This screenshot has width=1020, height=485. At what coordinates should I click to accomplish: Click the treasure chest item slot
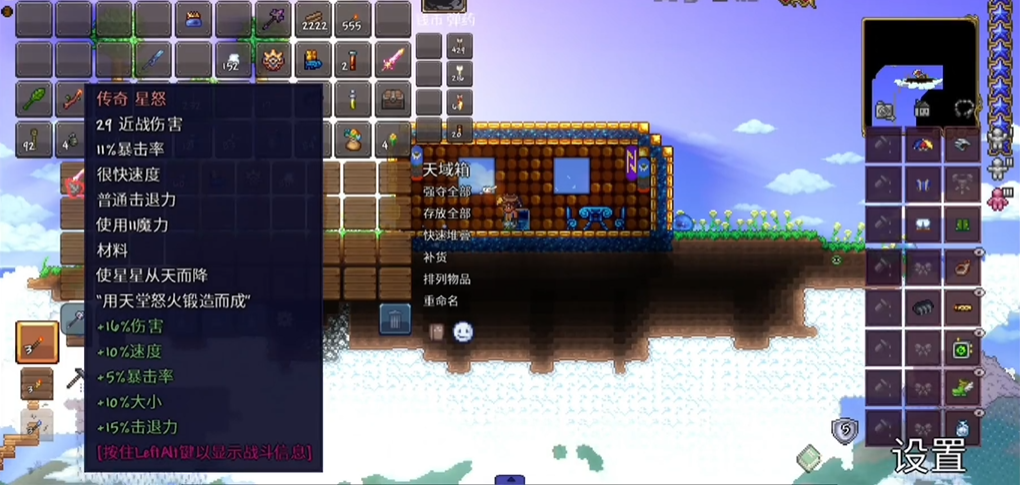[x=394, y=99]
